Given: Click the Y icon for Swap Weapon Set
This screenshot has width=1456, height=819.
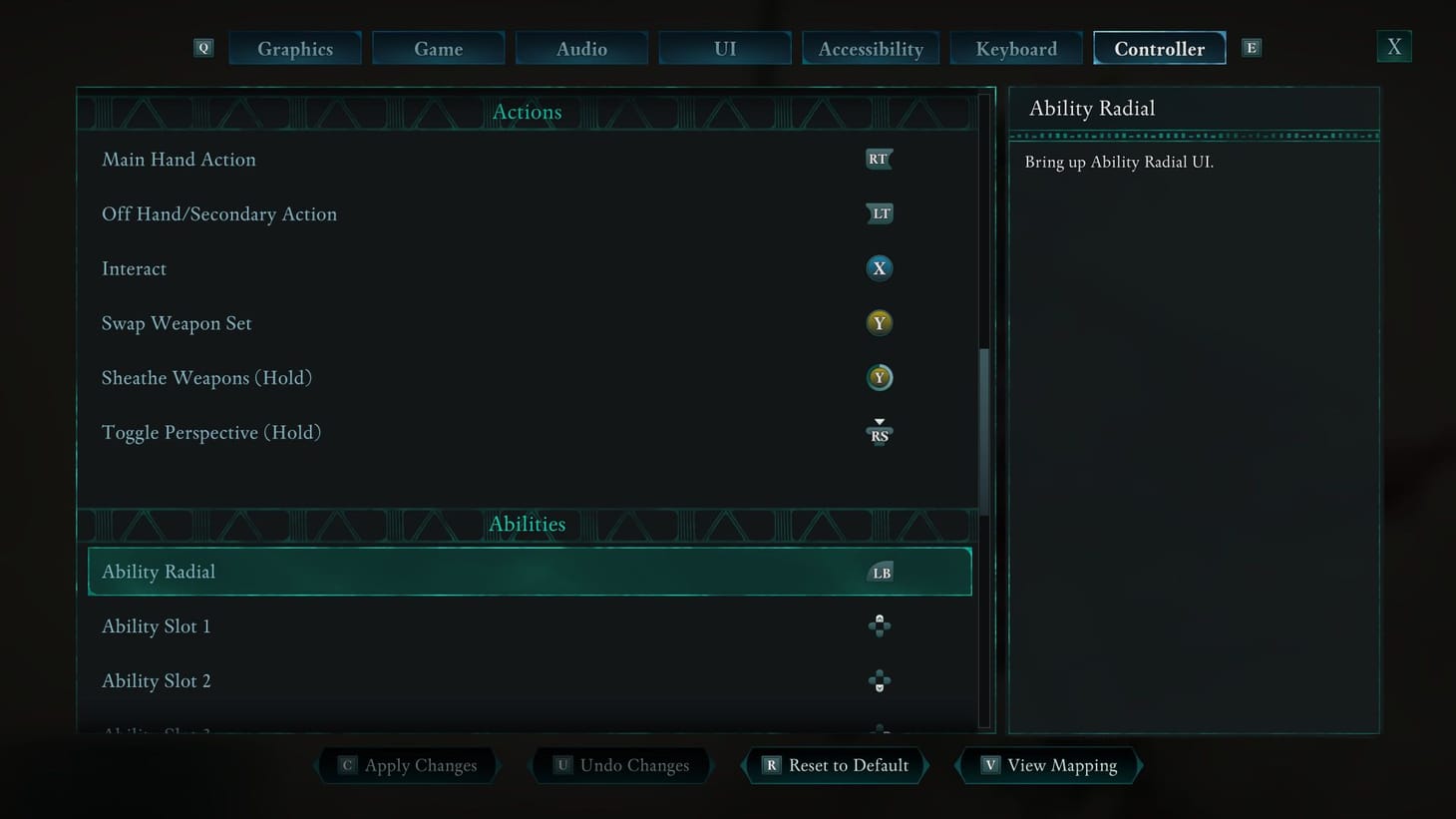Looking at the screenshot, I should pyautogui.click(x=879, y=322).
